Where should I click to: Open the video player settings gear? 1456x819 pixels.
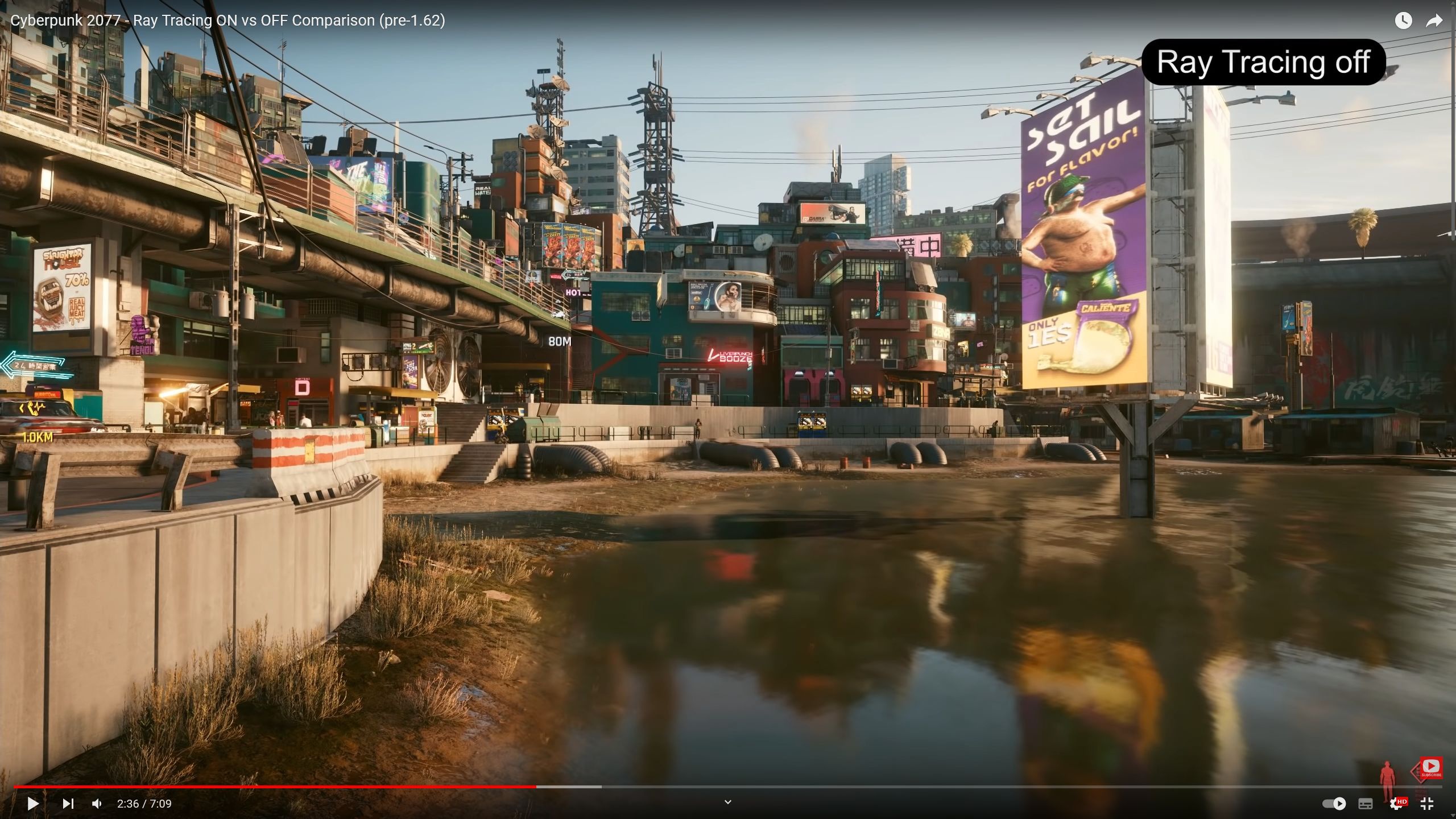pos(1395,804)
